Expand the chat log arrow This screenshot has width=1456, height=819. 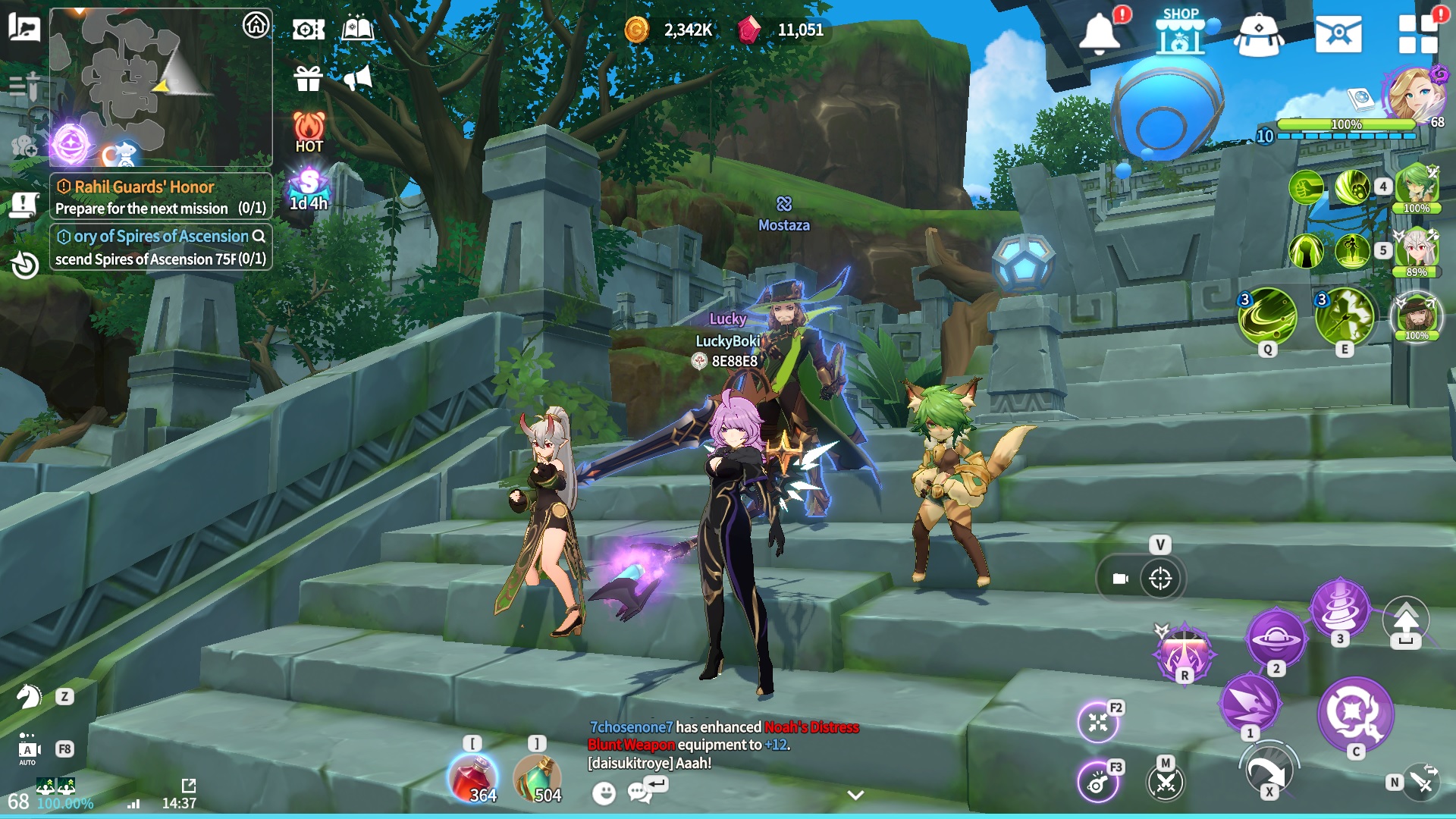coord(855,795)
